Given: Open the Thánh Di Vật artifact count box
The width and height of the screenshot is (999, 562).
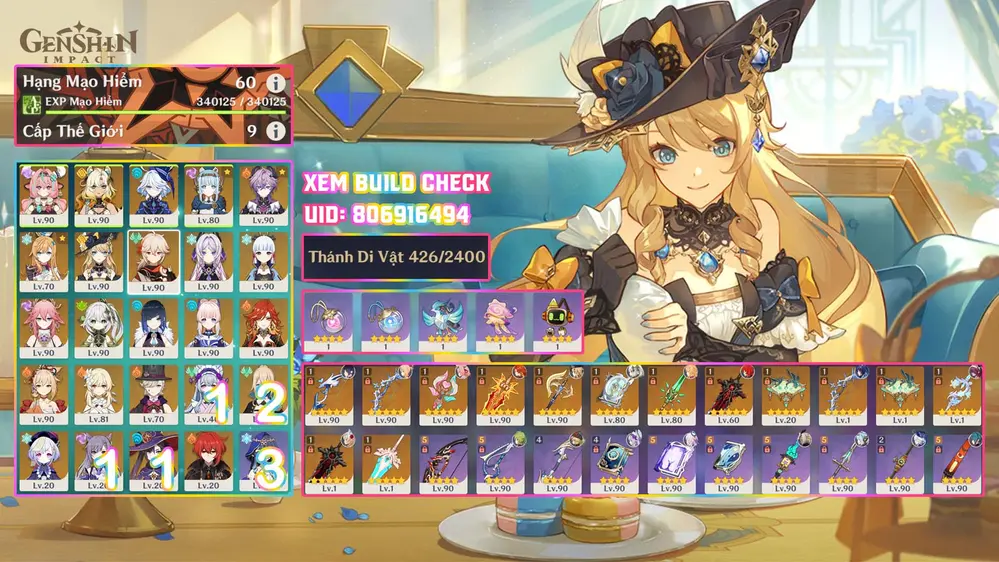Looking at the screenshot, I should pos(398,258).
